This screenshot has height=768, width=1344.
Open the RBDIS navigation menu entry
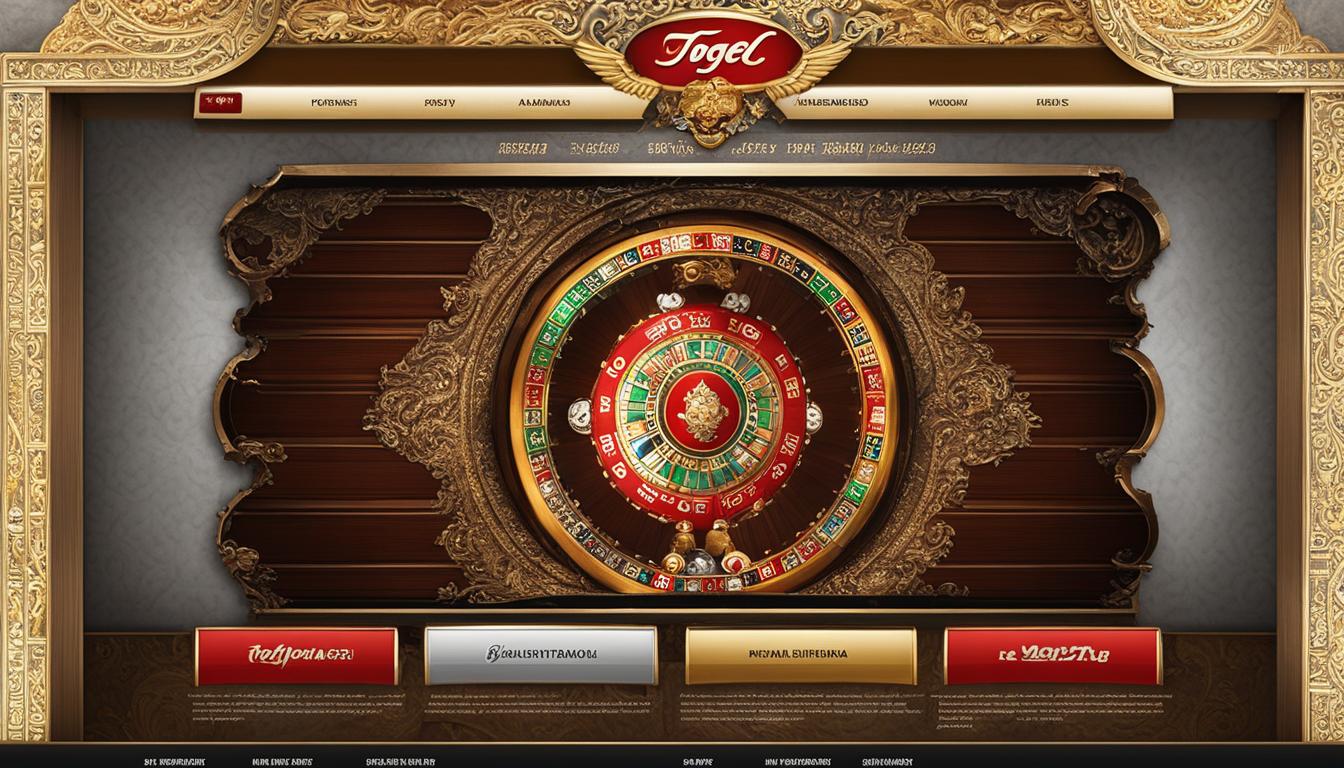(x=1052, y=102)
